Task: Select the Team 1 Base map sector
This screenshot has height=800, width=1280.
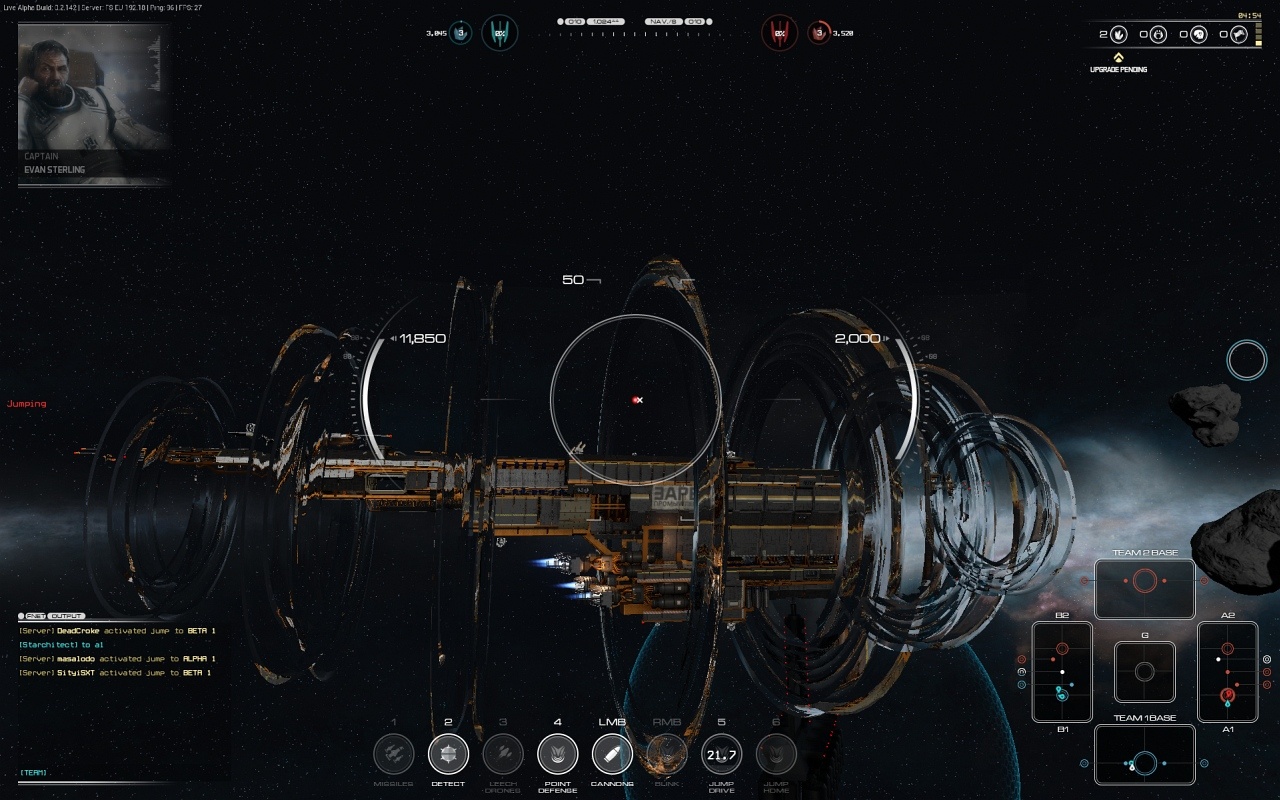Action: (1145, 754)
